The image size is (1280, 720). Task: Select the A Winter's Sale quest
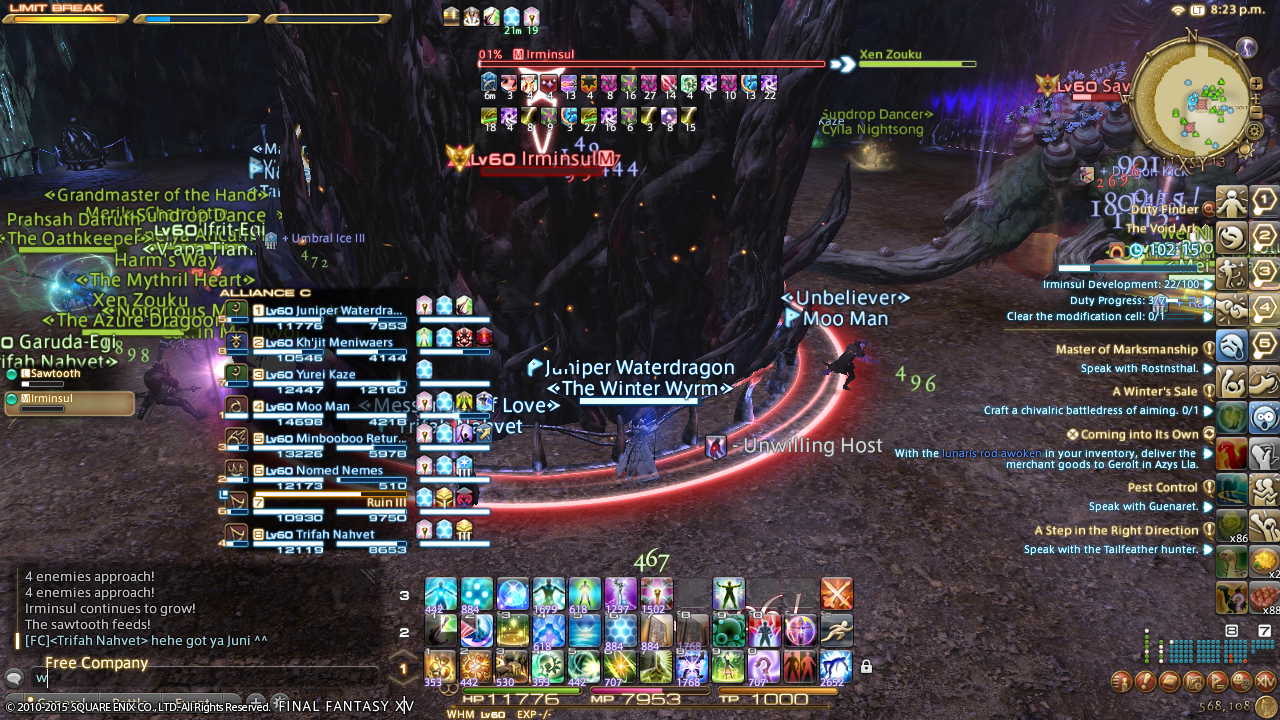tap(1154, 392)
